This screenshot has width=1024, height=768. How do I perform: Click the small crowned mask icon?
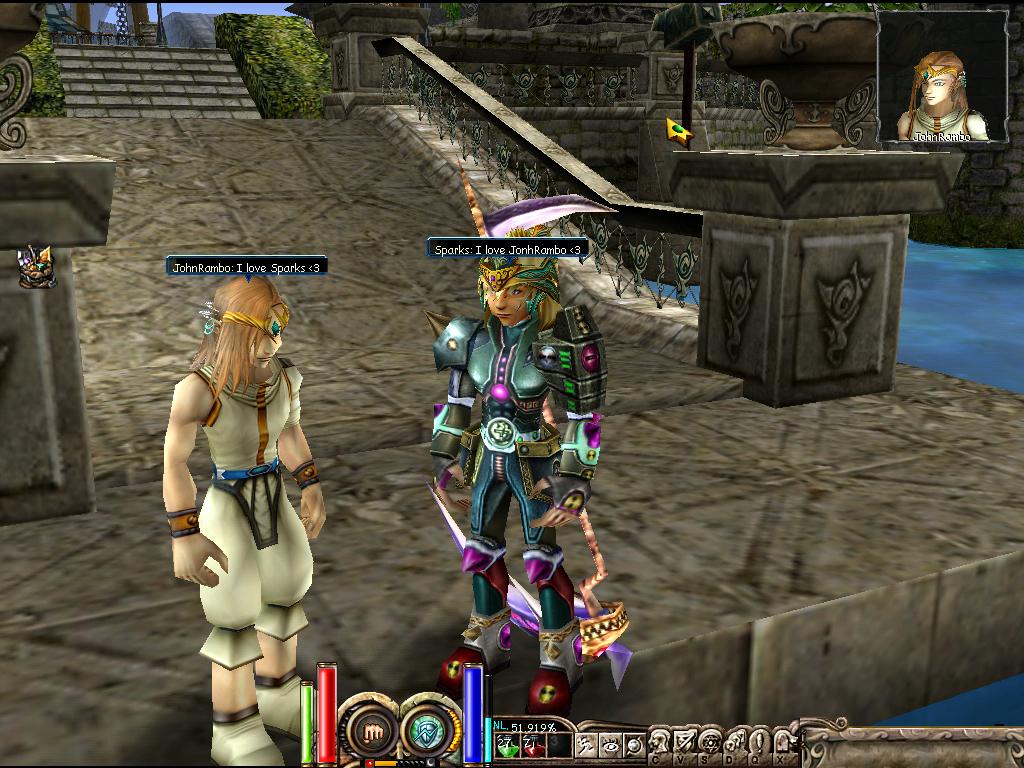pos(37,267)
